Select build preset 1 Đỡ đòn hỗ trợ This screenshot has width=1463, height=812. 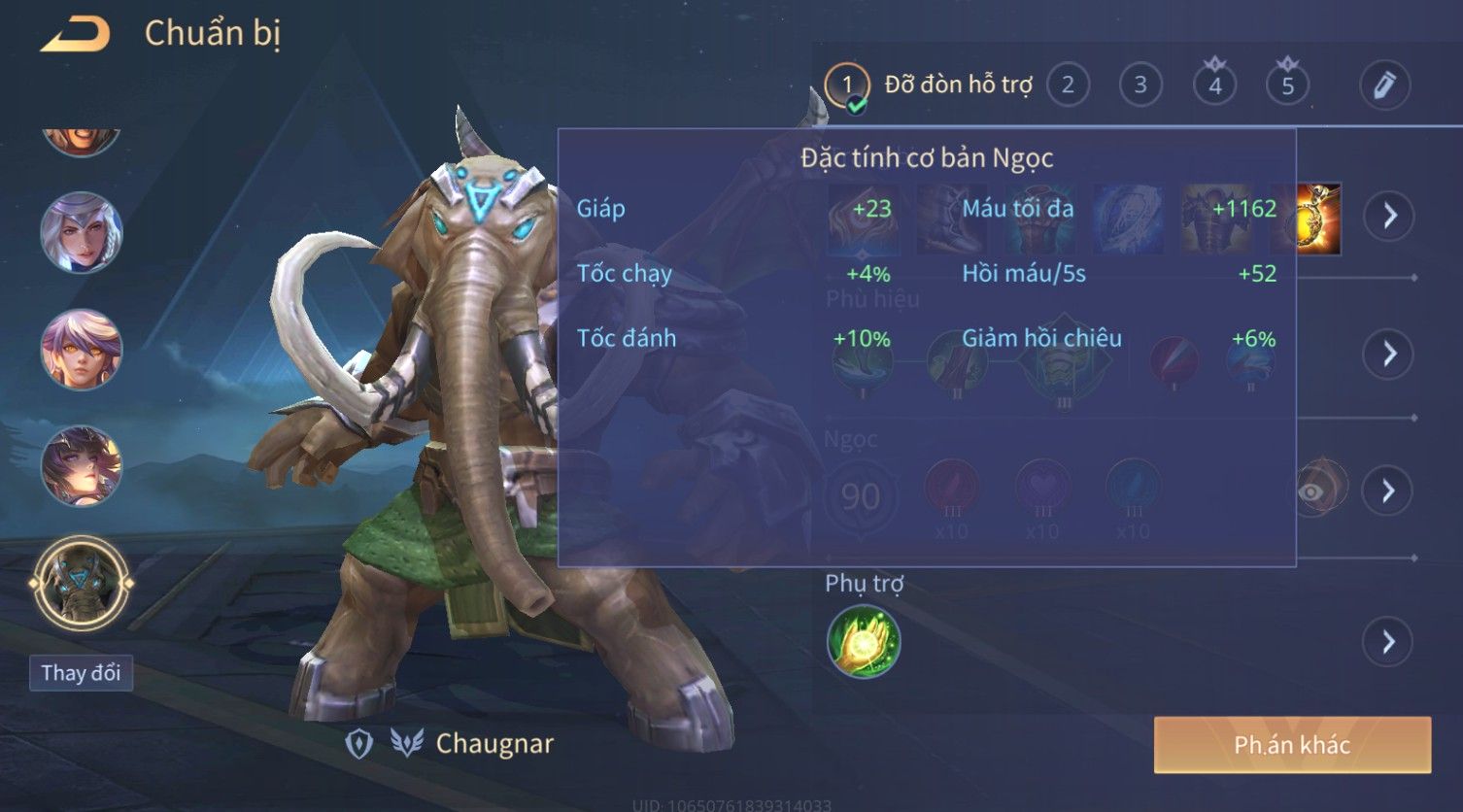click(847, 85)
